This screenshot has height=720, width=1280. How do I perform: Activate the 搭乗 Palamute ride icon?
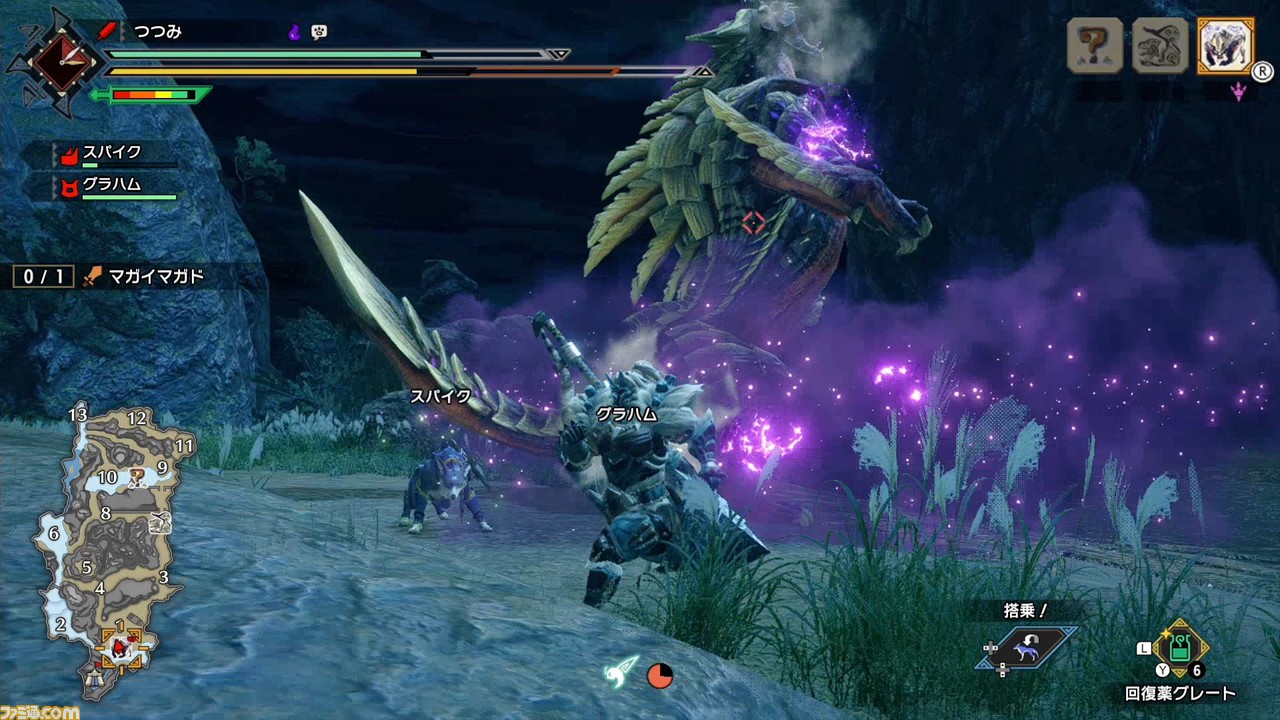pos(1027,647)
